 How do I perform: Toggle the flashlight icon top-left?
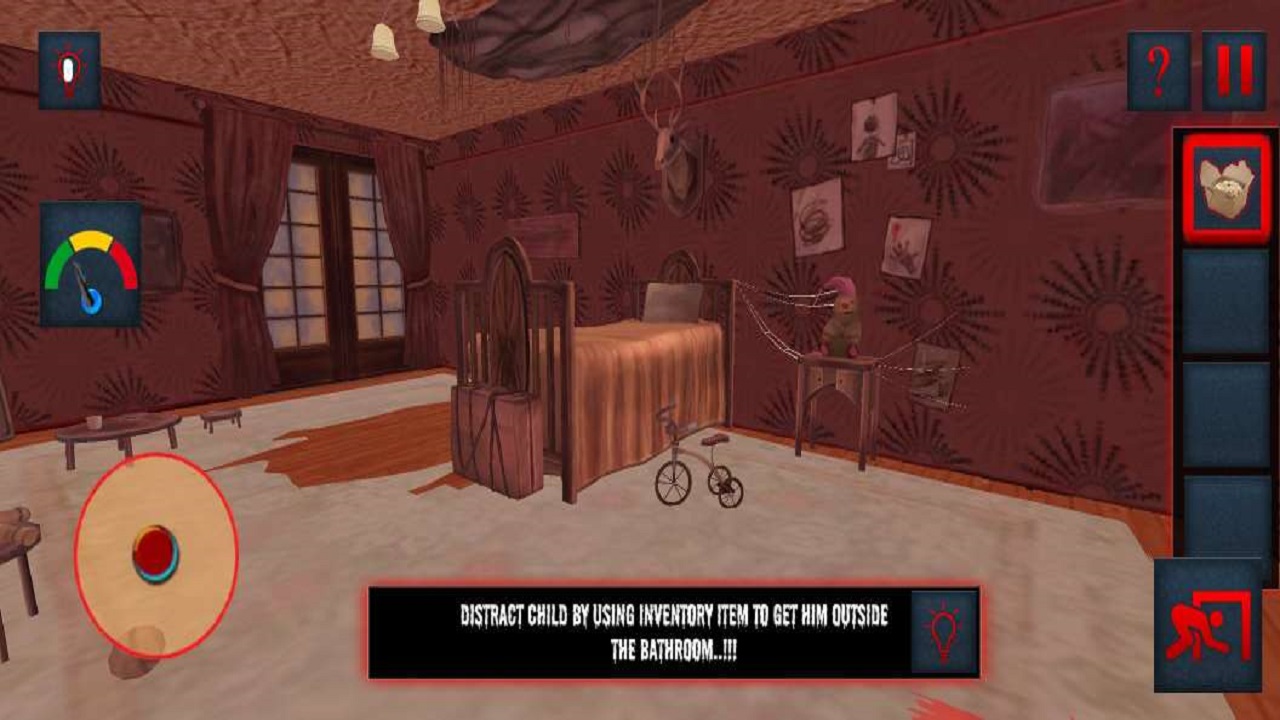(66, 70)
